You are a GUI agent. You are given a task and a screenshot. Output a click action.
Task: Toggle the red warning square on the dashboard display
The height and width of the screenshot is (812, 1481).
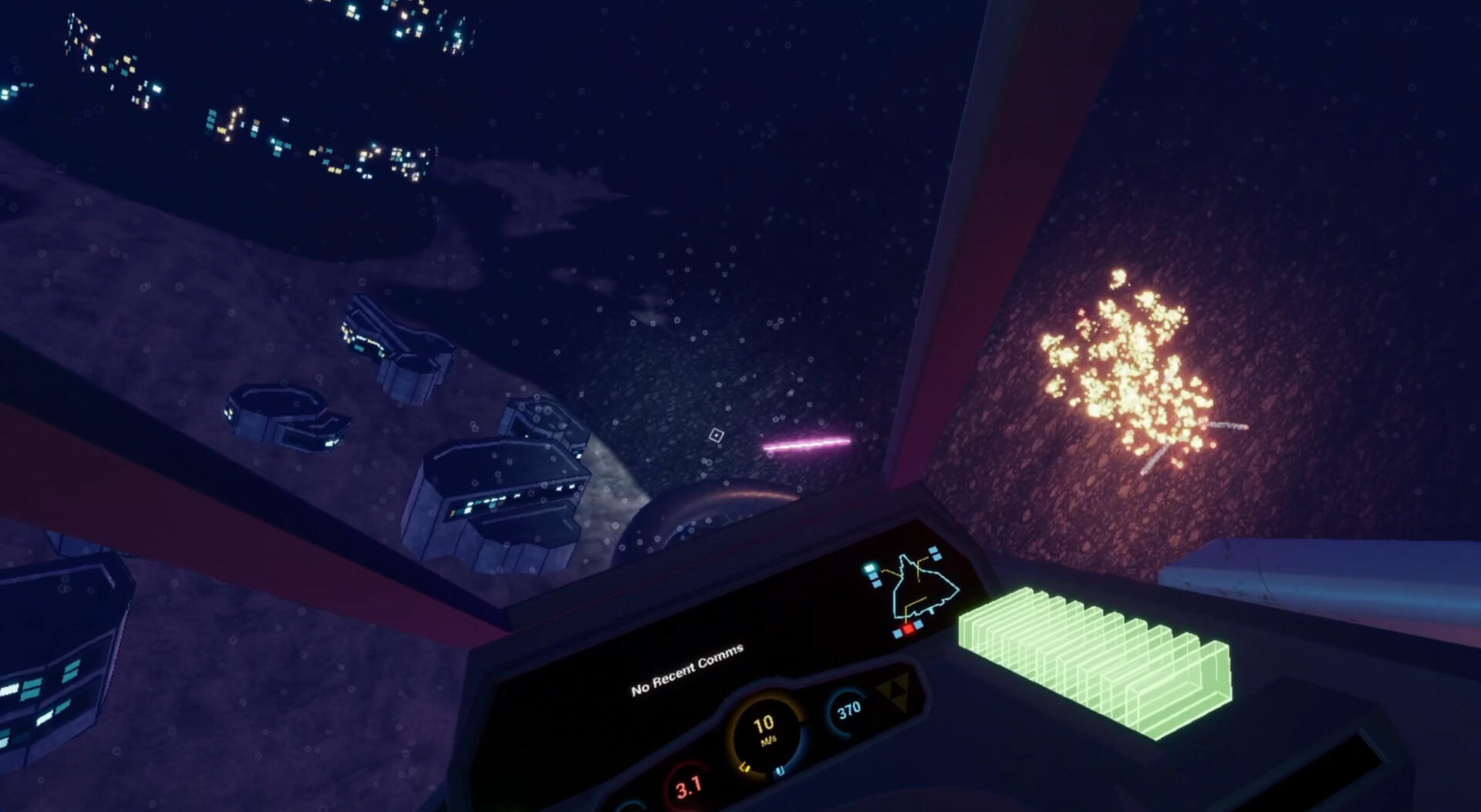pos(908,628)
